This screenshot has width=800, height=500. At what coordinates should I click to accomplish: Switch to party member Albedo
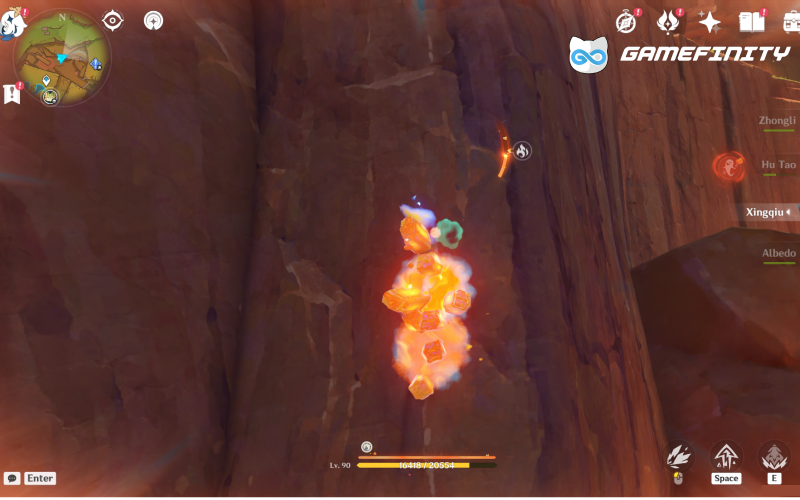(778, 254)
